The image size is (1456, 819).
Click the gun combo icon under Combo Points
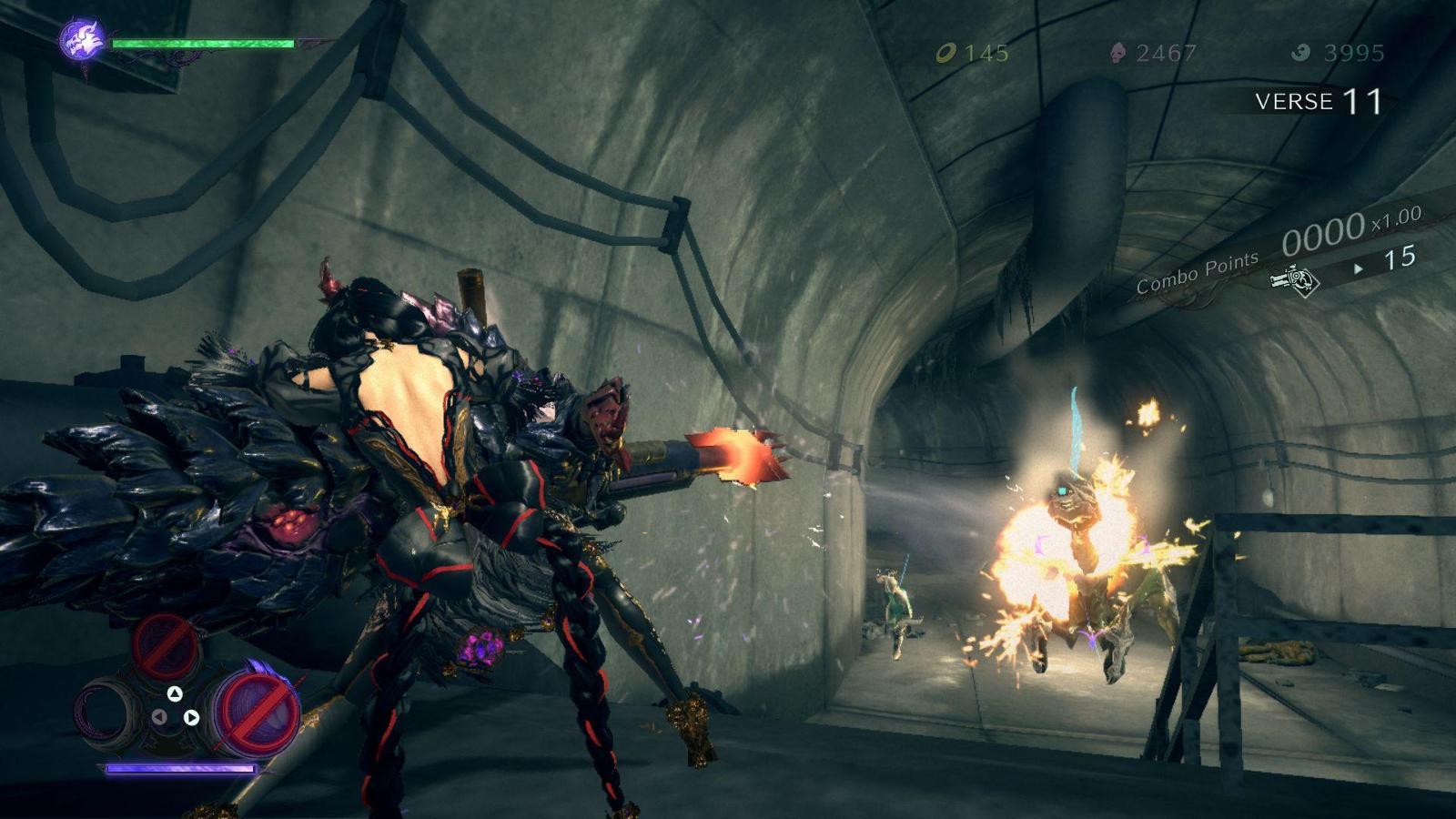point(1295,280)
